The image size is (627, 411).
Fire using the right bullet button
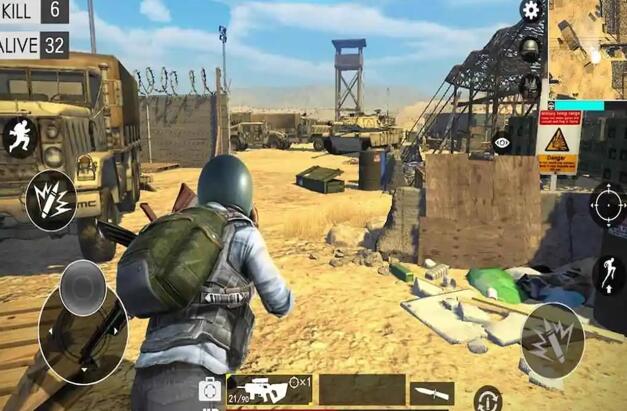(551, 341)
